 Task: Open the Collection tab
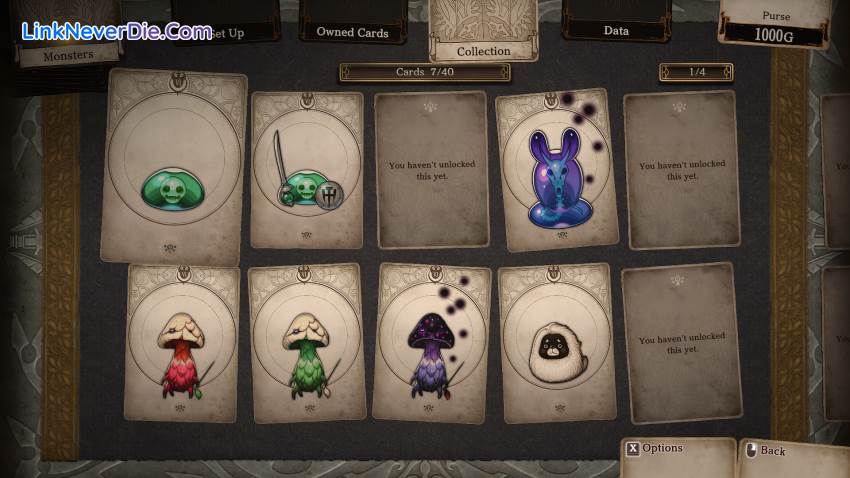[x=483, y=50]
